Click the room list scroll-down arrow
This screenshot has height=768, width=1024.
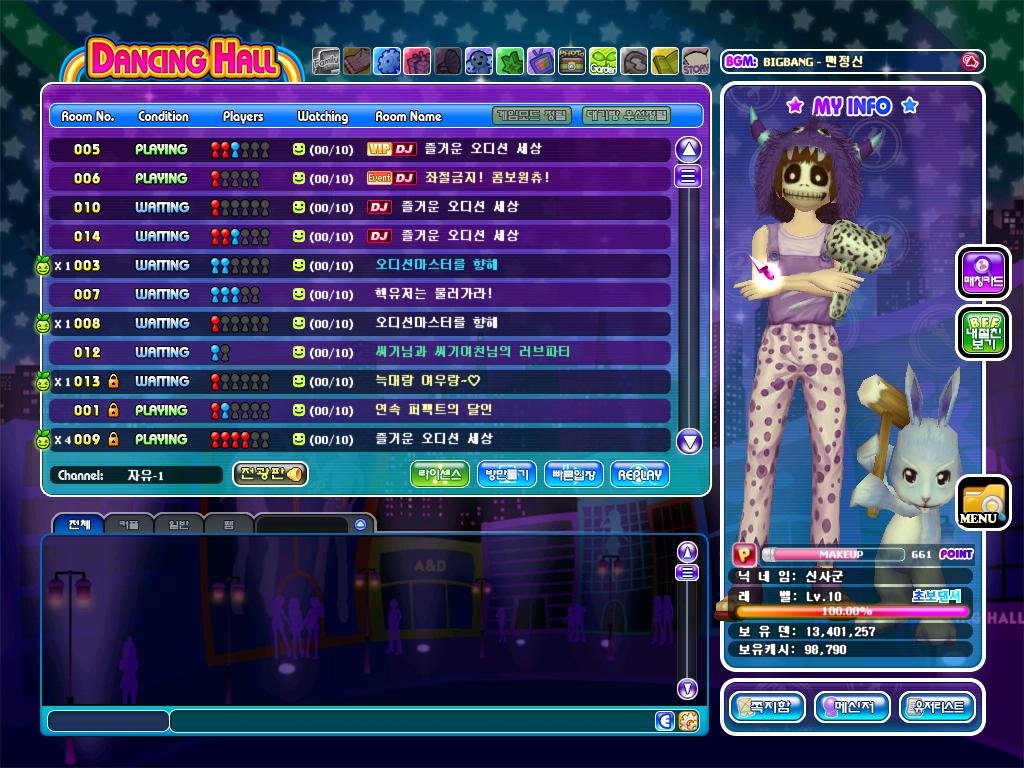[689, 441]
